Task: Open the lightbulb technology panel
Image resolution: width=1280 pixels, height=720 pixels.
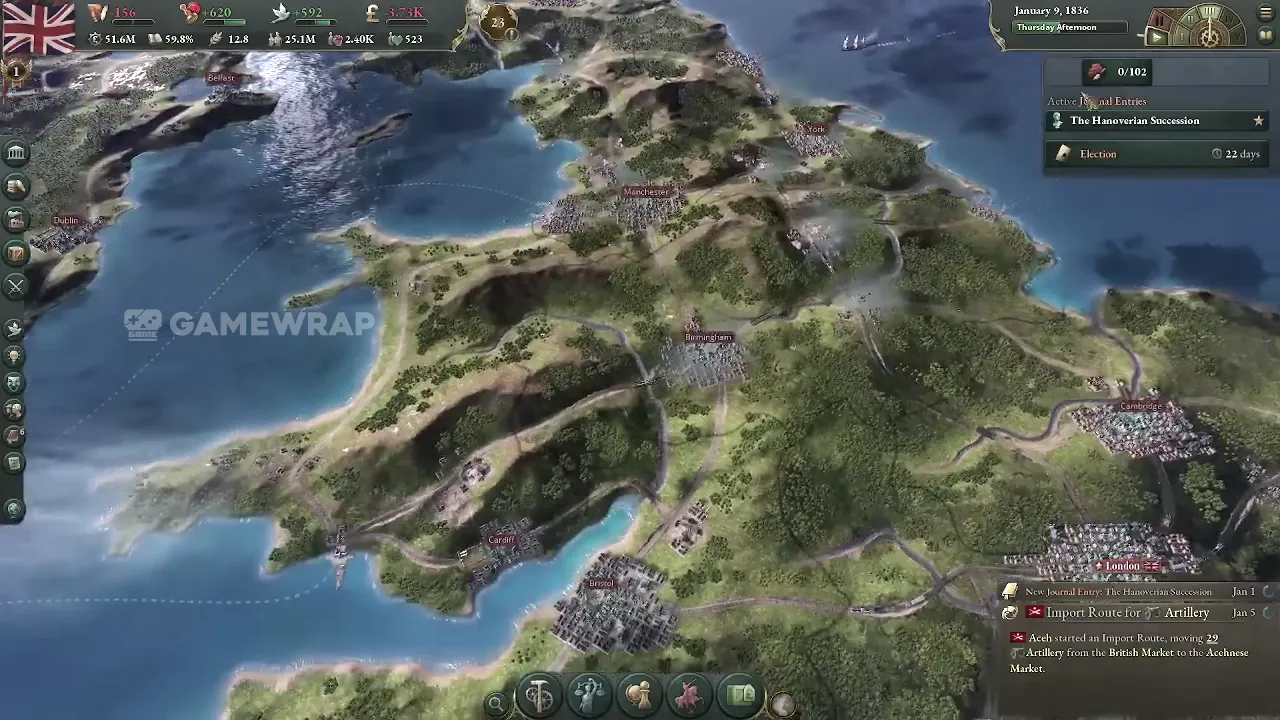Action: pyautogui.click(x=15, y=356)
